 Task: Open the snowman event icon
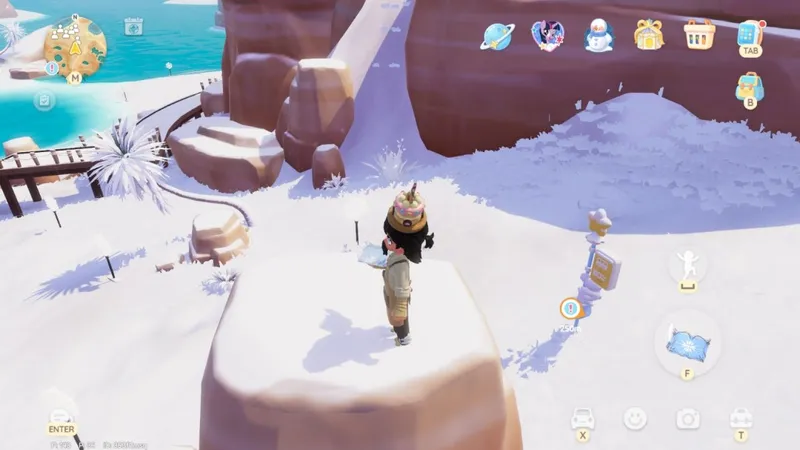point(599,36)
